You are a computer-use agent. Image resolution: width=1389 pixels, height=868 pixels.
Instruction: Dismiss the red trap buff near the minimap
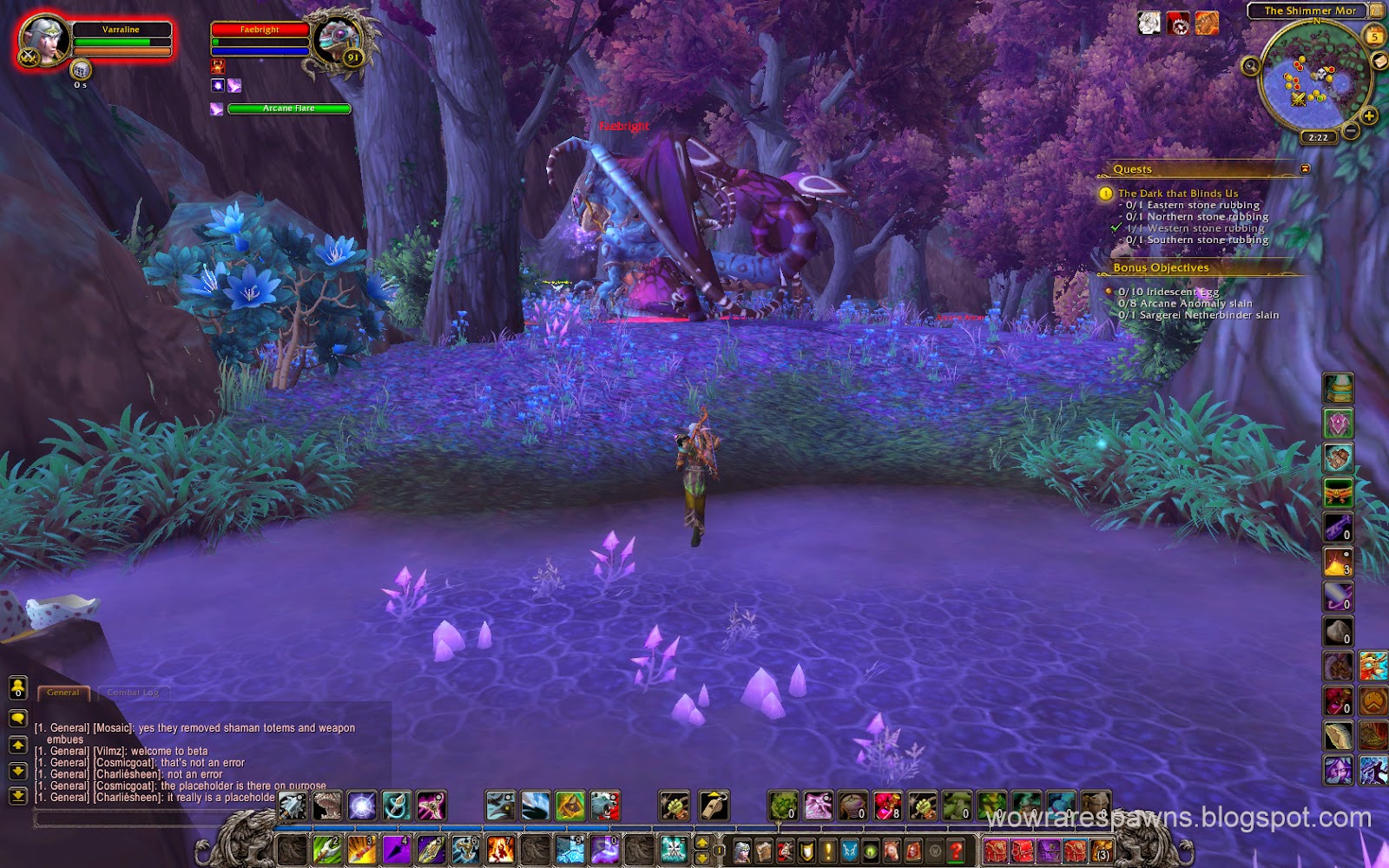(1177, 24)
